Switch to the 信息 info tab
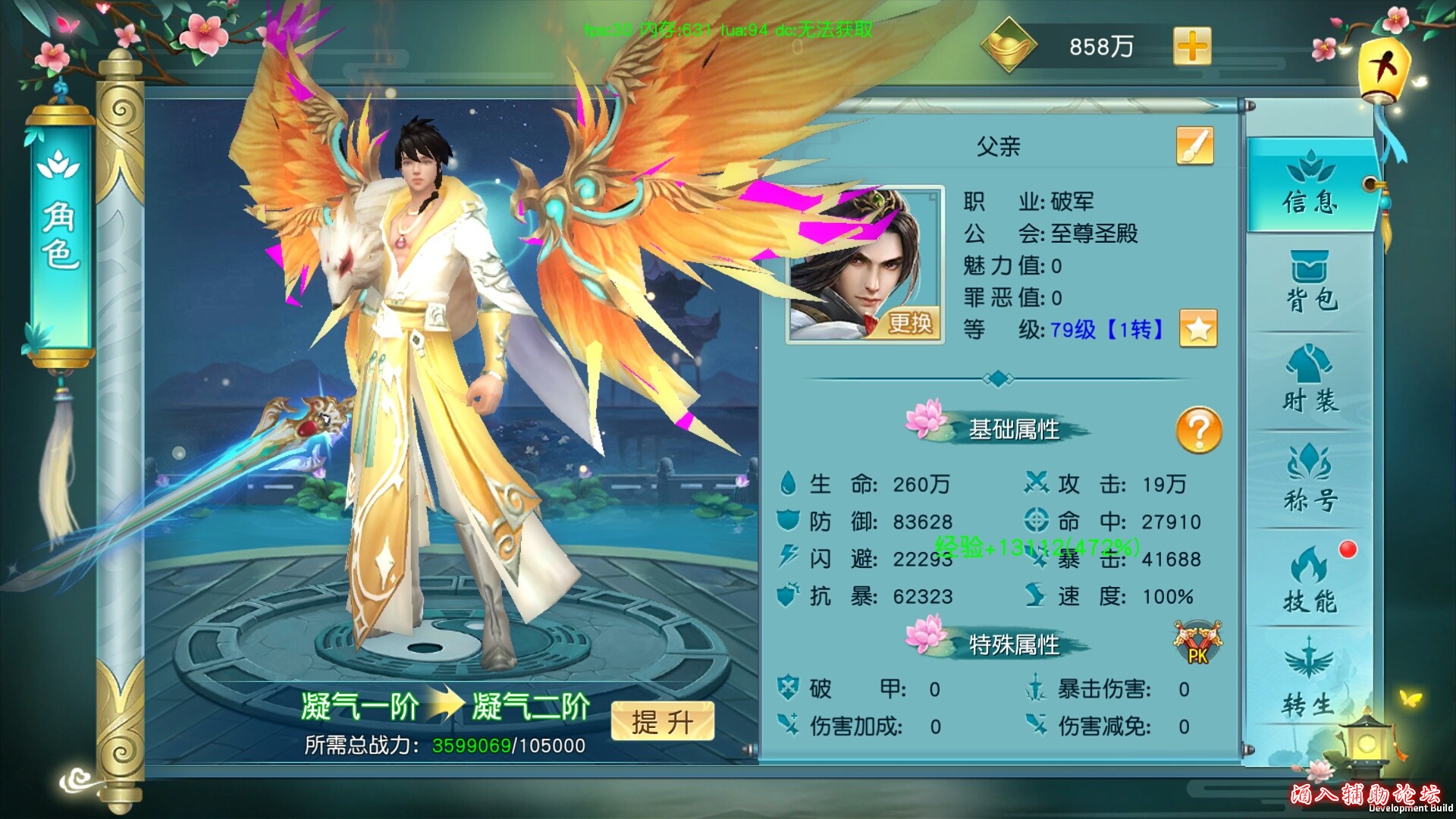Screen dimensions: 1456x819 (1310, 185)
